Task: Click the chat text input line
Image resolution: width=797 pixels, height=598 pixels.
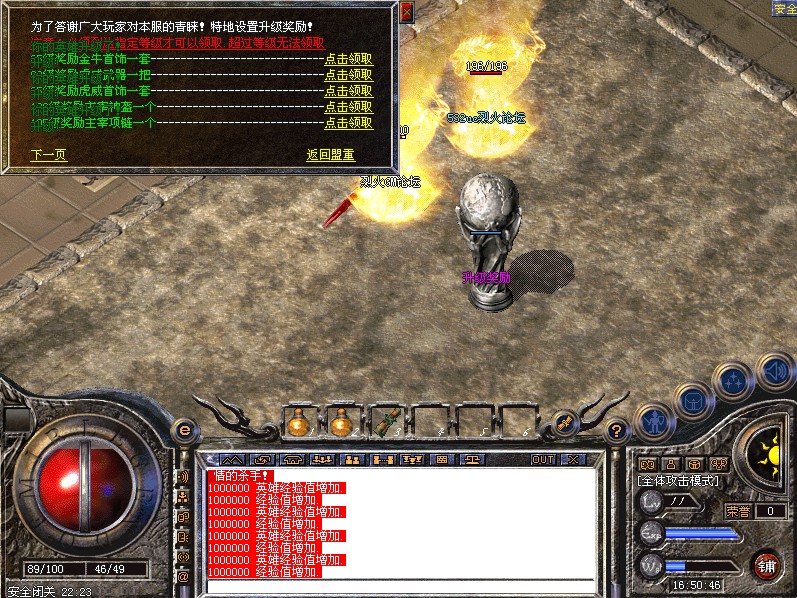Action: pos(400,586)
